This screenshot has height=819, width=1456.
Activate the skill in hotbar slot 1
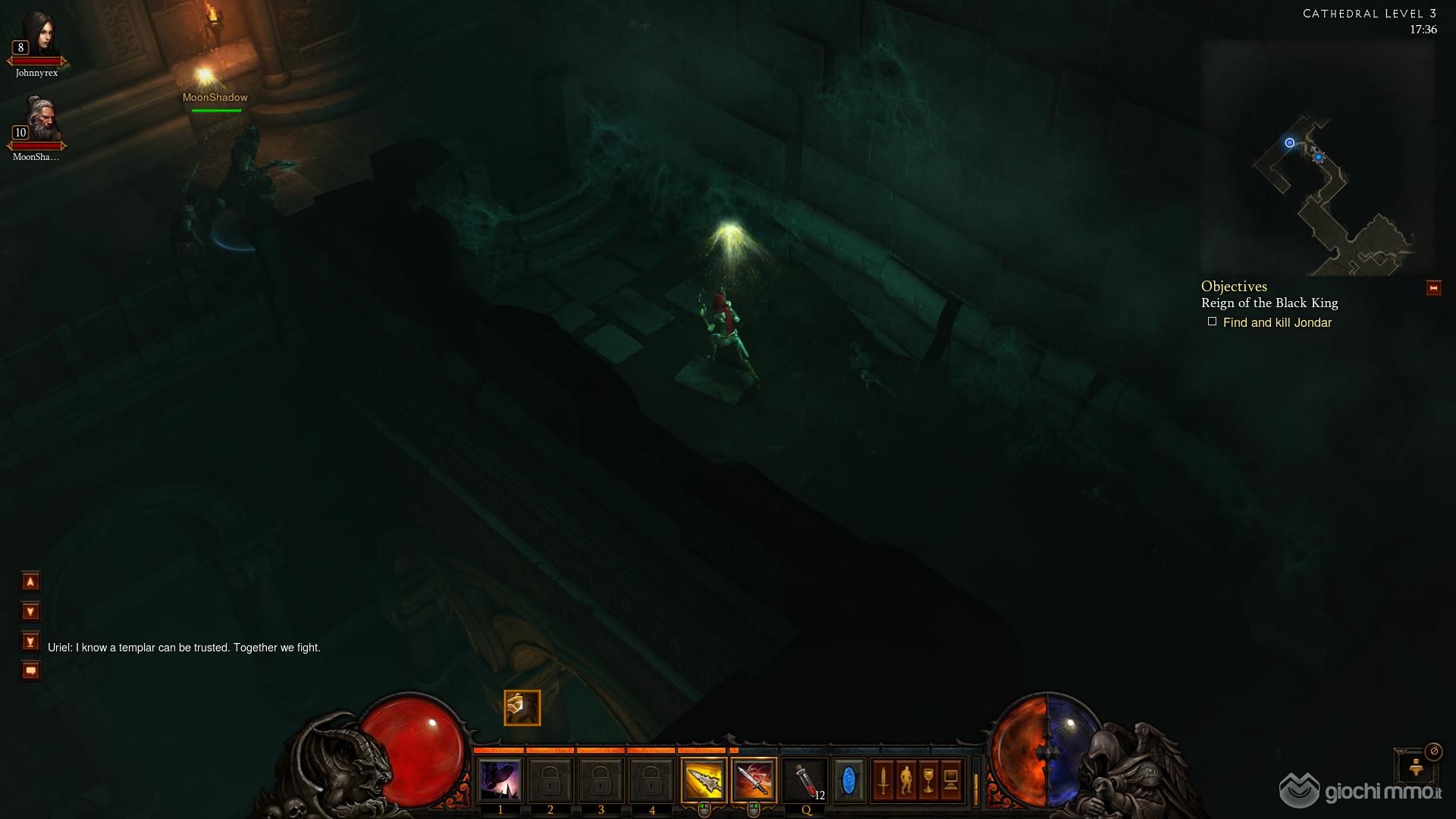[x=500, y=780]
